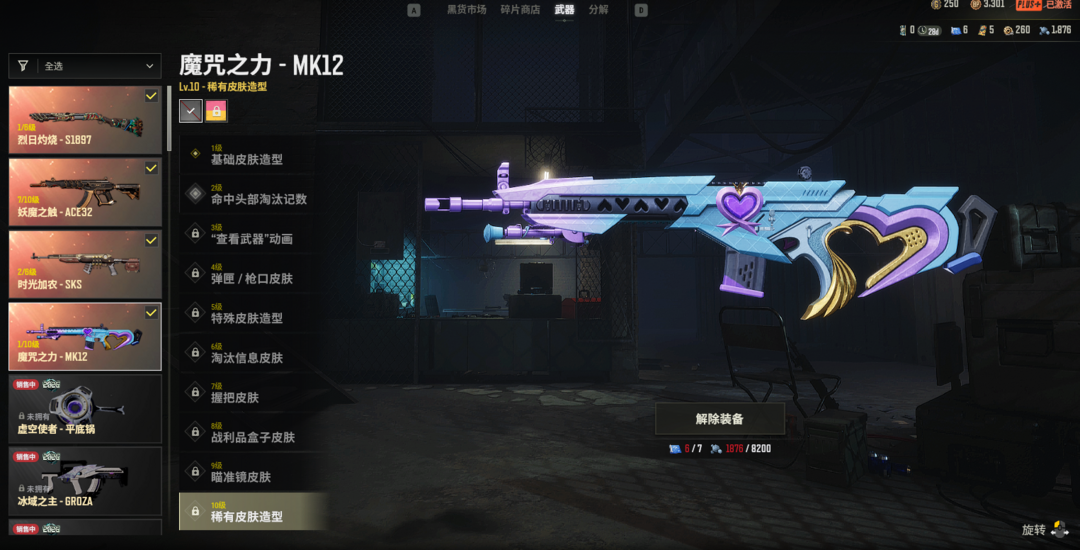
Task: Select the 魔咒之力 - MK12 skin card
Action: click(x=85, y=336)
